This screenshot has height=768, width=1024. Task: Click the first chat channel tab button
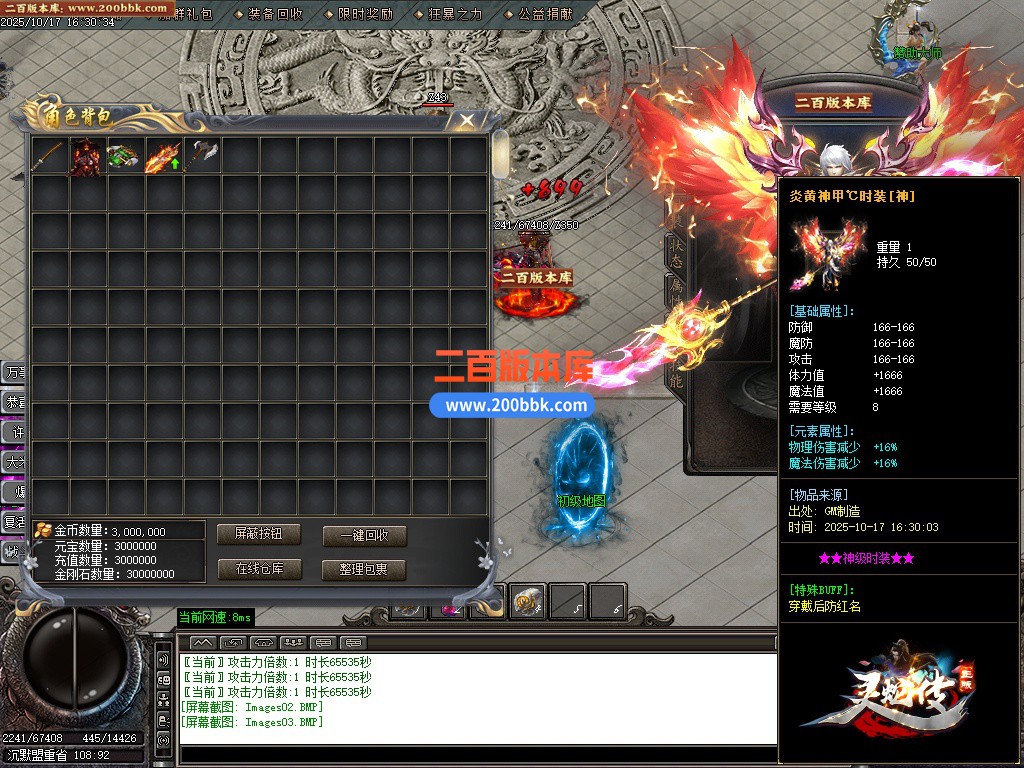click(x=203, y=642)
